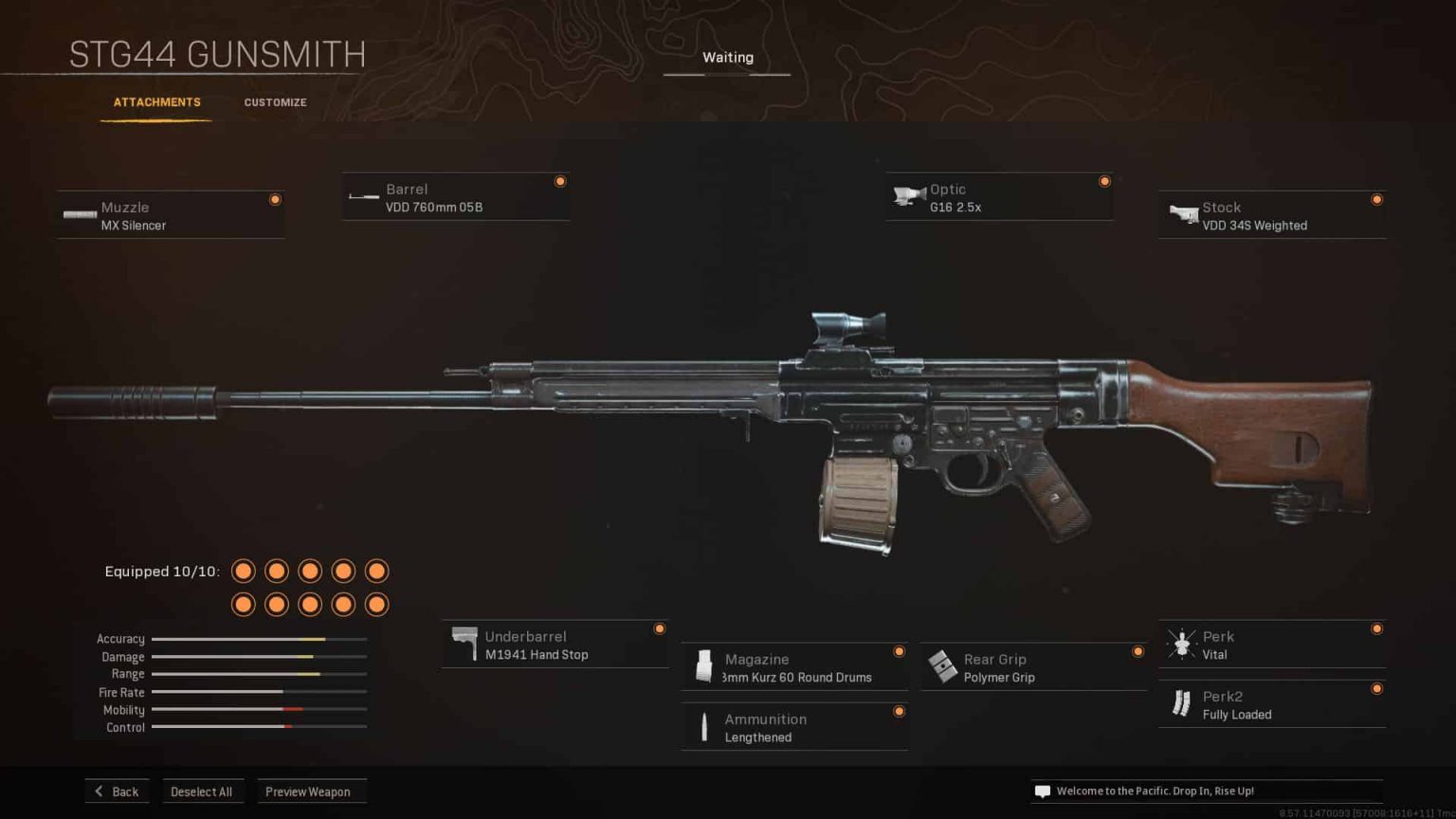Click the Perk2 Fully Loaded icon
The width and height of the screenshot is (1456, 819).
tap(1180, 703)
